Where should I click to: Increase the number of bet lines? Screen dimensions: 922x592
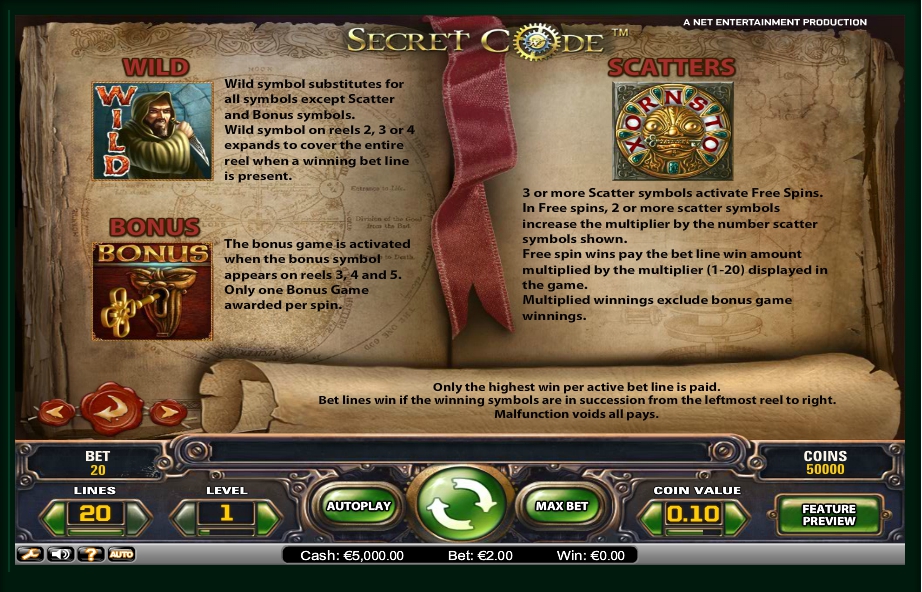point(138,515)
